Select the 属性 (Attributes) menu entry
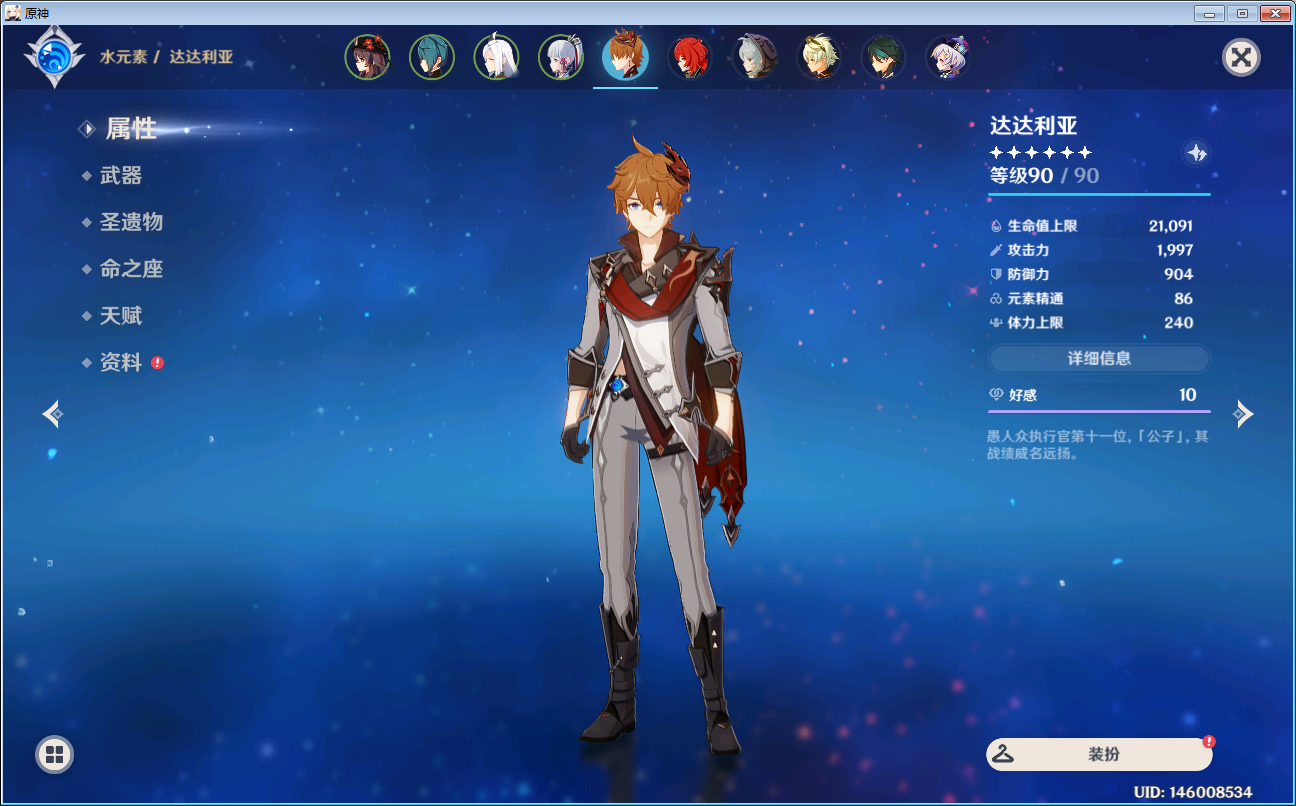This screenshot has width=1296, height=806. tap(131, 129)
